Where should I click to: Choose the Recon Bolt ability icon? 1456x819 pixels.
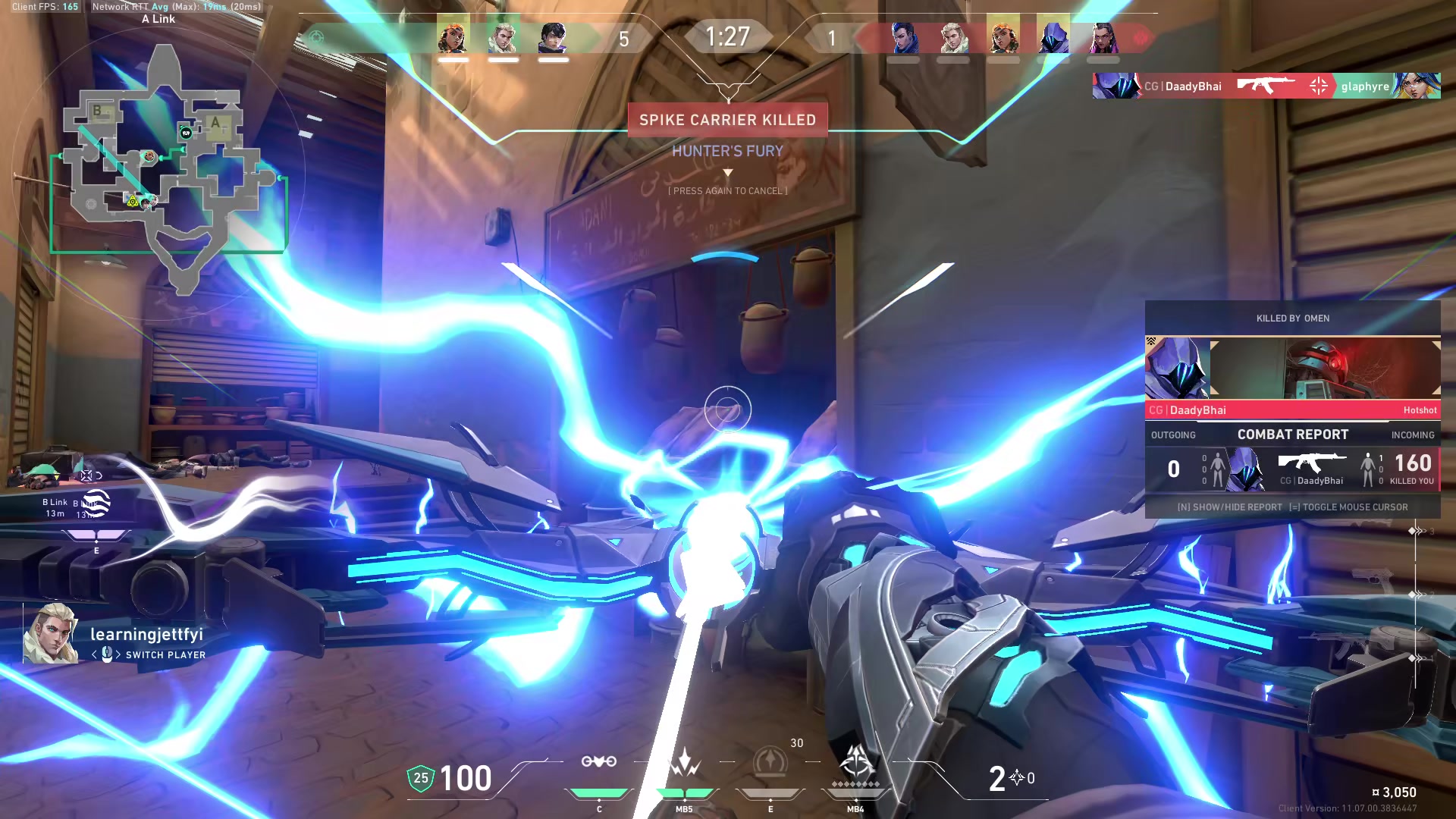[770, 762]
